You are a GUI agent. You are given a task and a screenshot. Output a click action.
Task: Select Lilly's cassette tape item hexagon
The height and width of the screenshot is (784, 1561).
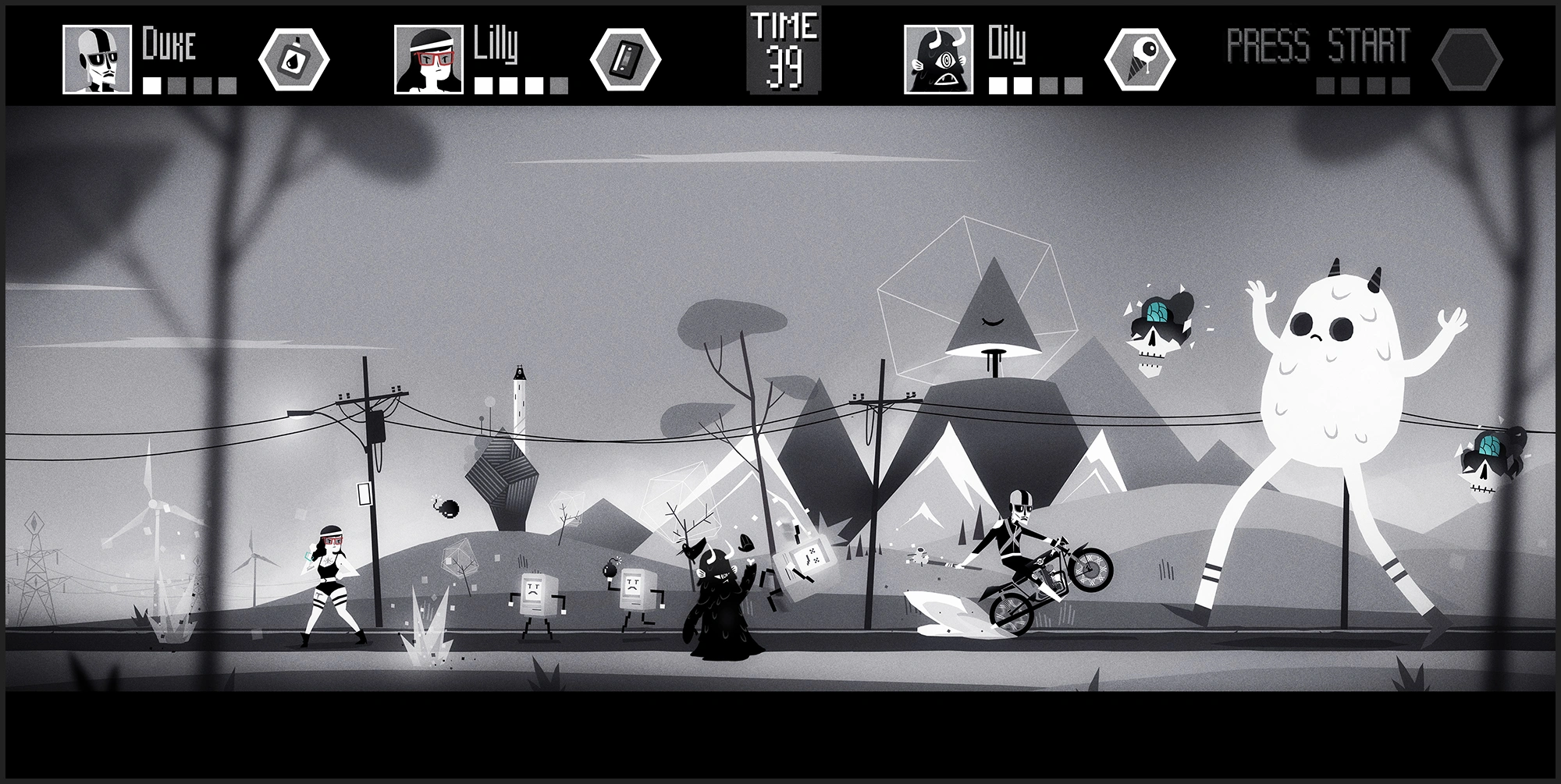(x=625, y=60)
